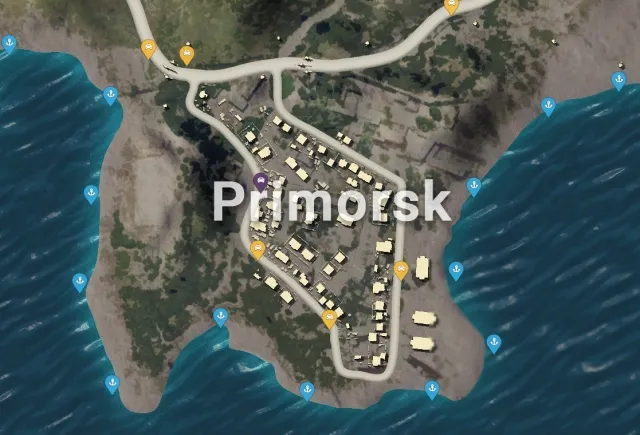Click the Primorsk town name label

(331, 203)
